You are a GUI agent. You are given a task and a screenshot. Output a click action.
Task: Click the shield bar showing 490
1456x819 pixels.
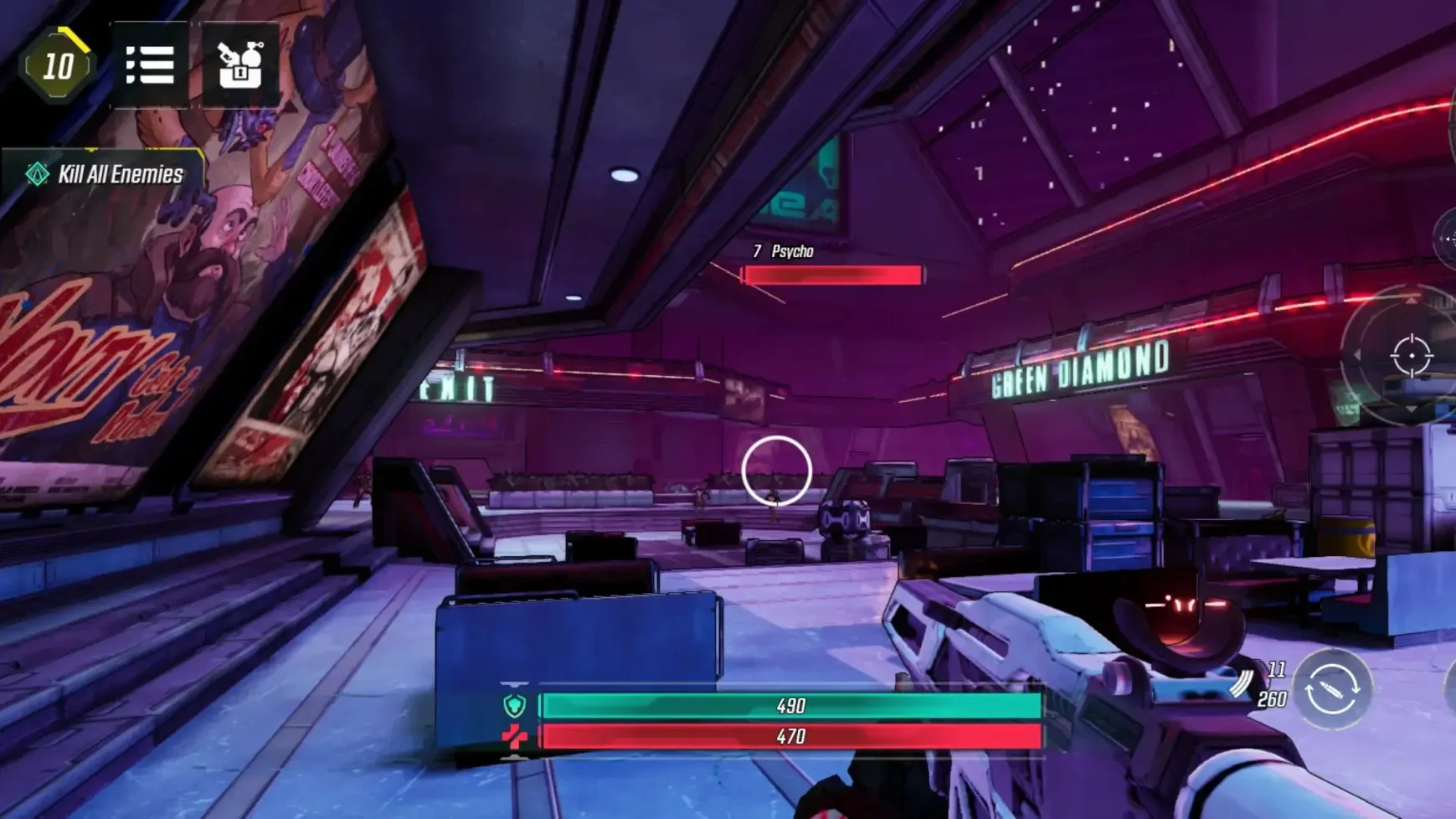[791, 706]
